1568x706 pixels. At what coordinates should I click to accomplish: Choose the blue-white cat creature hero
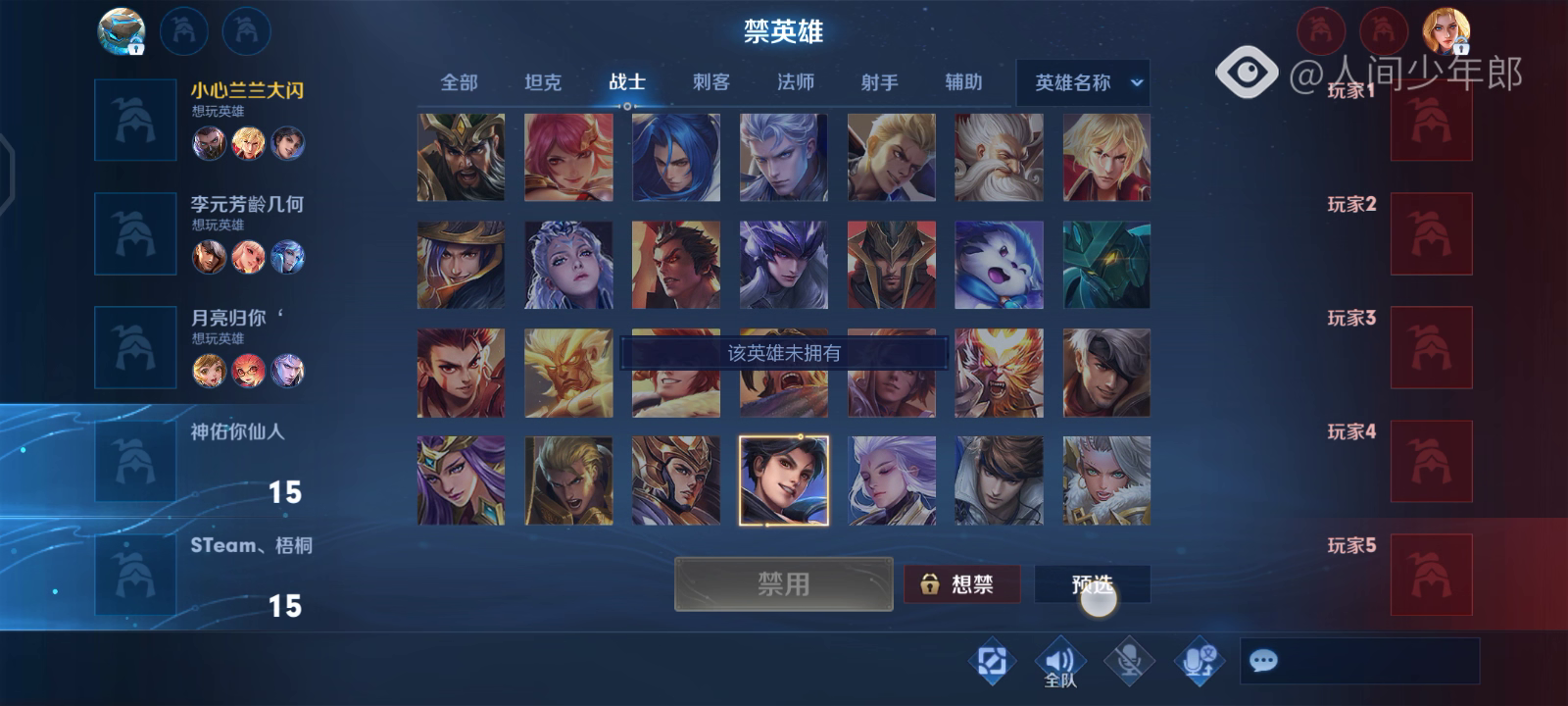click(999, 265)
